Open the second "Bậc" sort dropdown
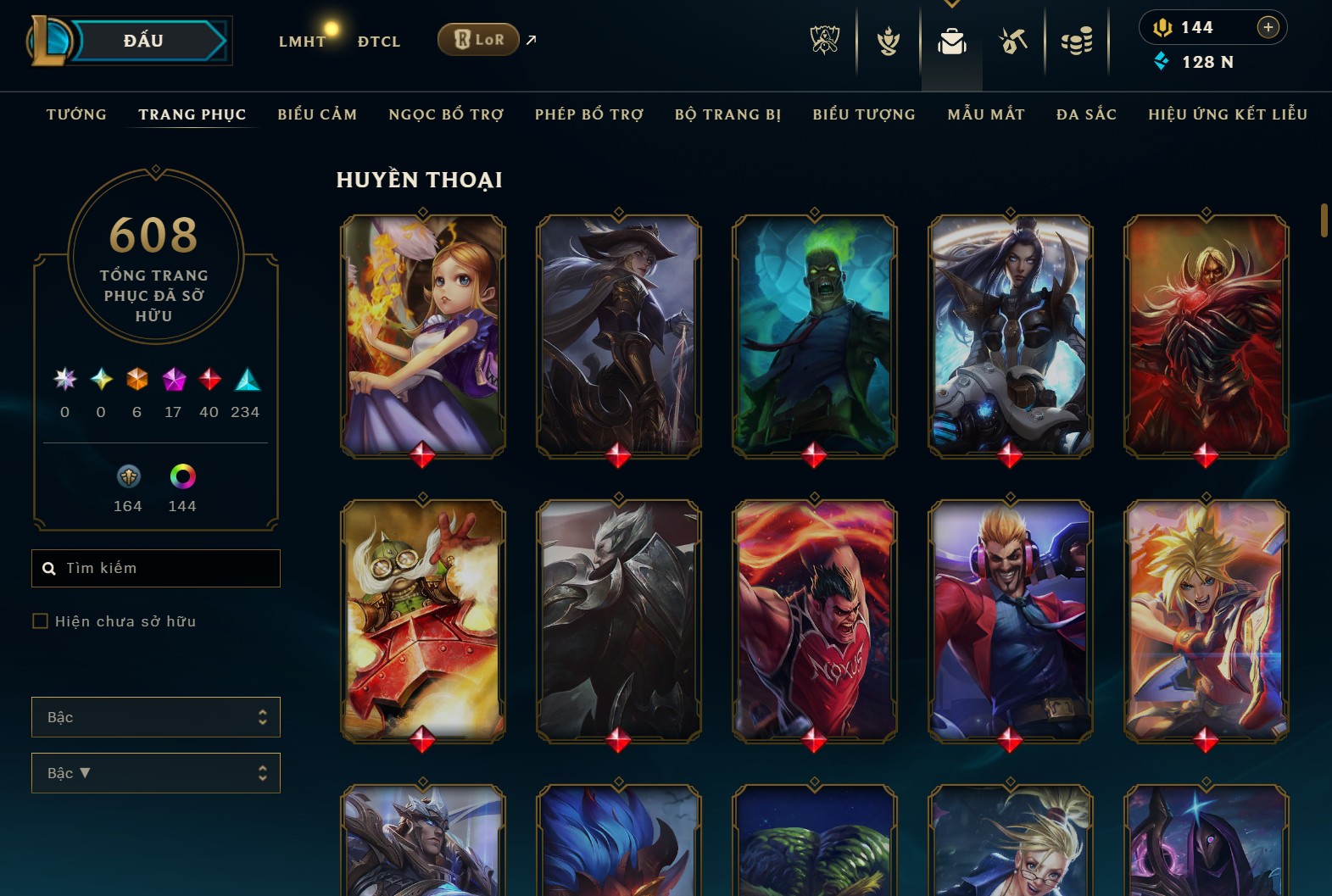This screenshot has height=896, width=1332. click(x=156, y=772)
